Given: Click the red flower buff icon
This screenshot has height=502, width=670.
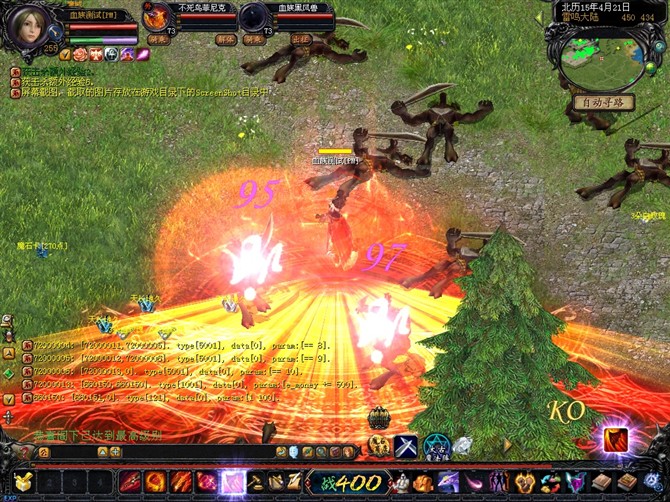Looking at the screenshot, I should [x=79, y=54].
